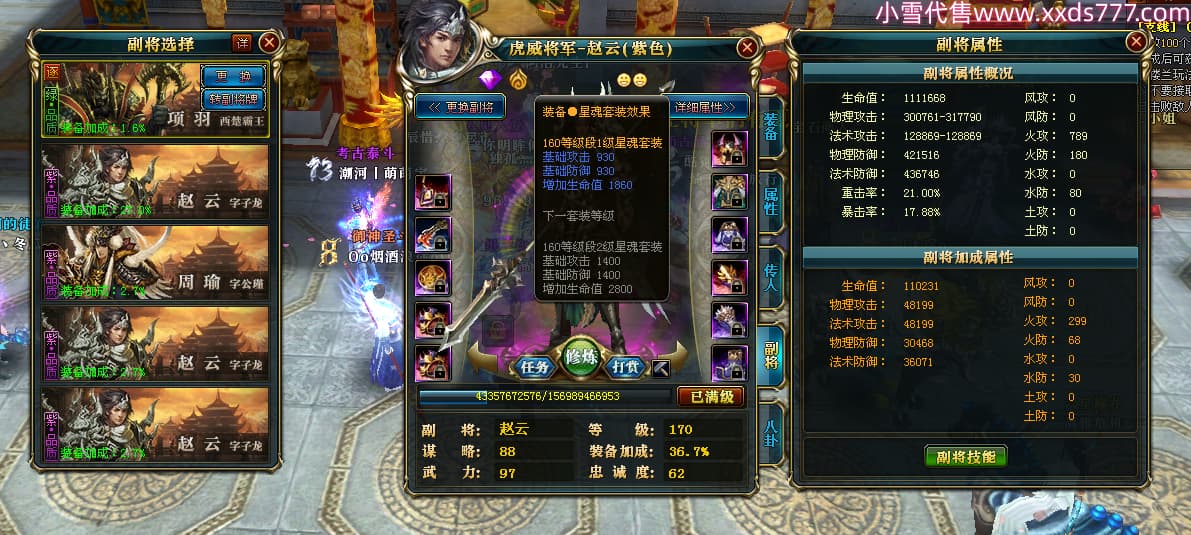Open the 详 button in 副将选择 header
Image resolution: width=1191 pixels, height=535 pixels.
tap(242, 42)
